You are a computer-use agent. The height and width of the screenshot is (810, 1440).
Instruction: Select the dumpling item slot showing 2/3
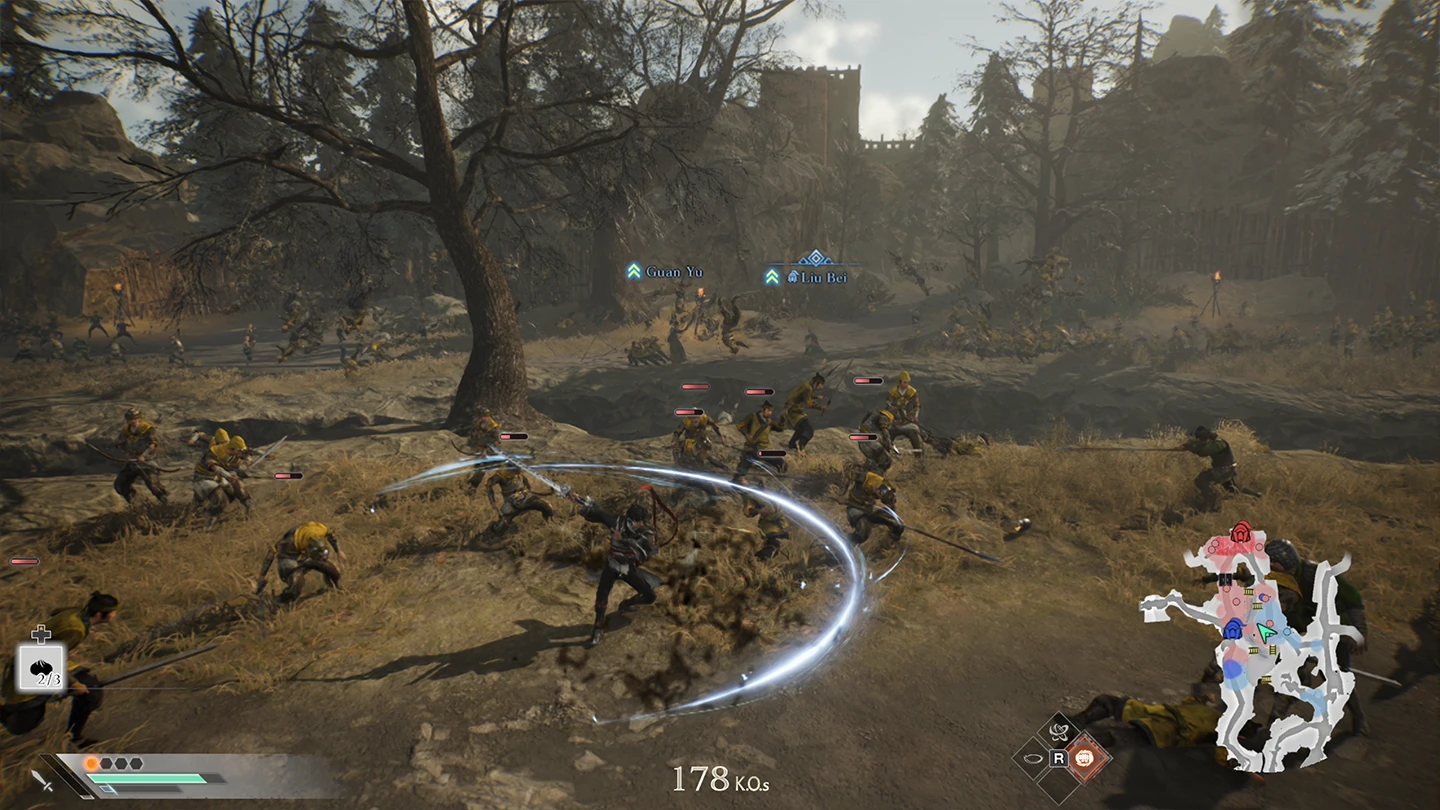point(41,667)
